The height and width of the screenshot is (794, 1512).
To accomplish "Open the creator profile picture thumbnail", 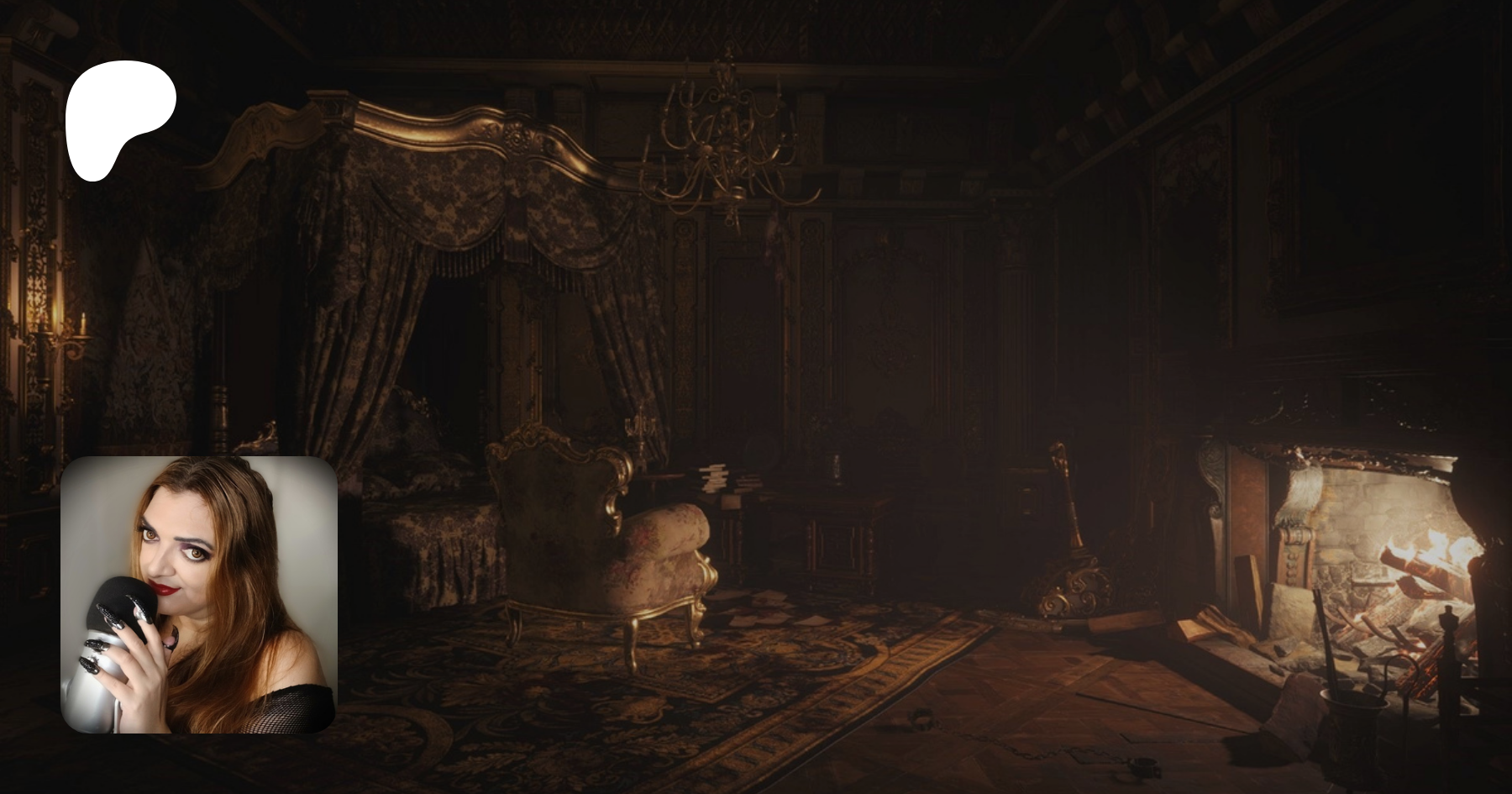I will [x=199, y=595].
